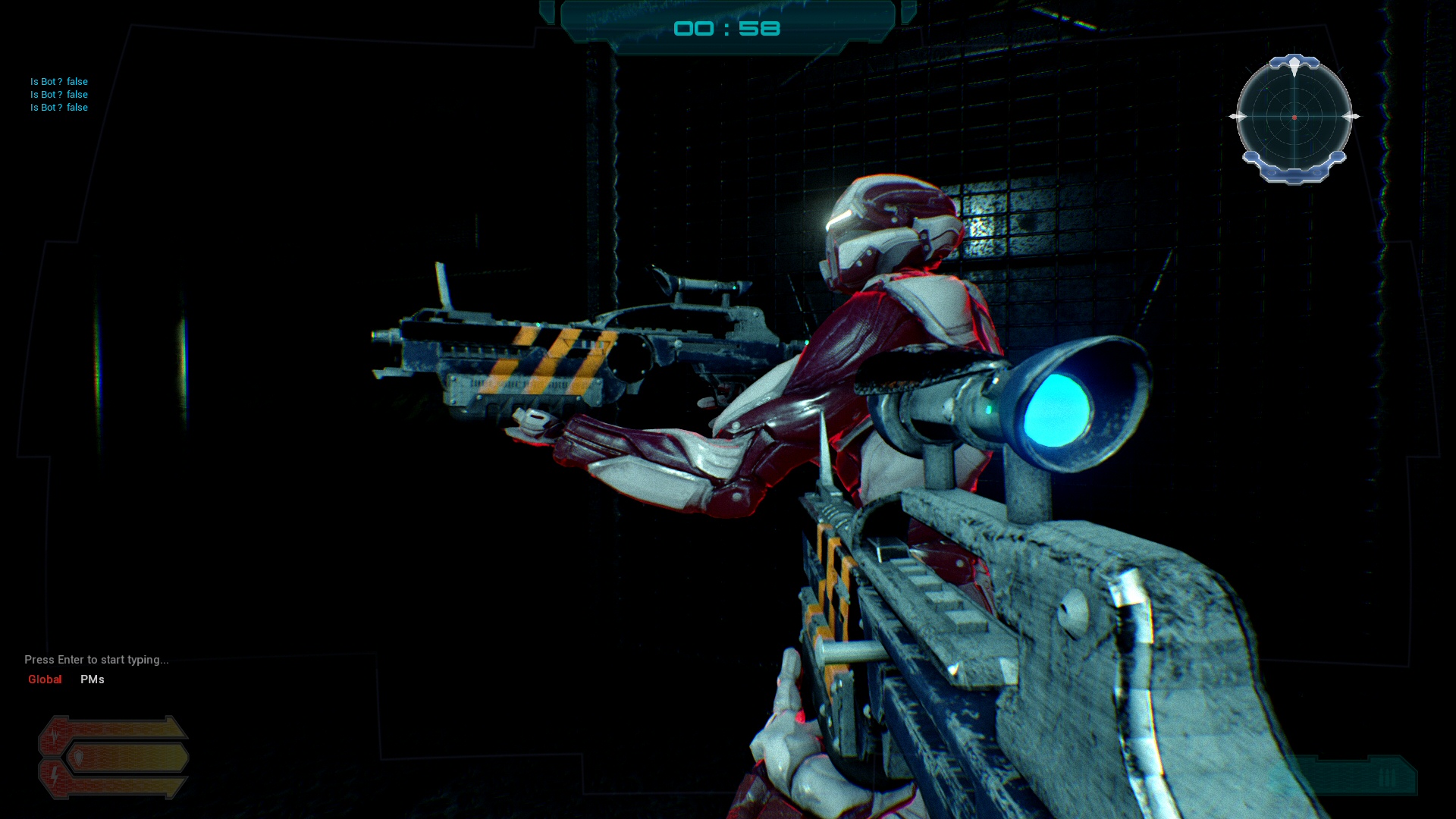Switch to the Global chat tab
Image resolution: width=1456 pixels, height=819 pixels.
(45, 679)
